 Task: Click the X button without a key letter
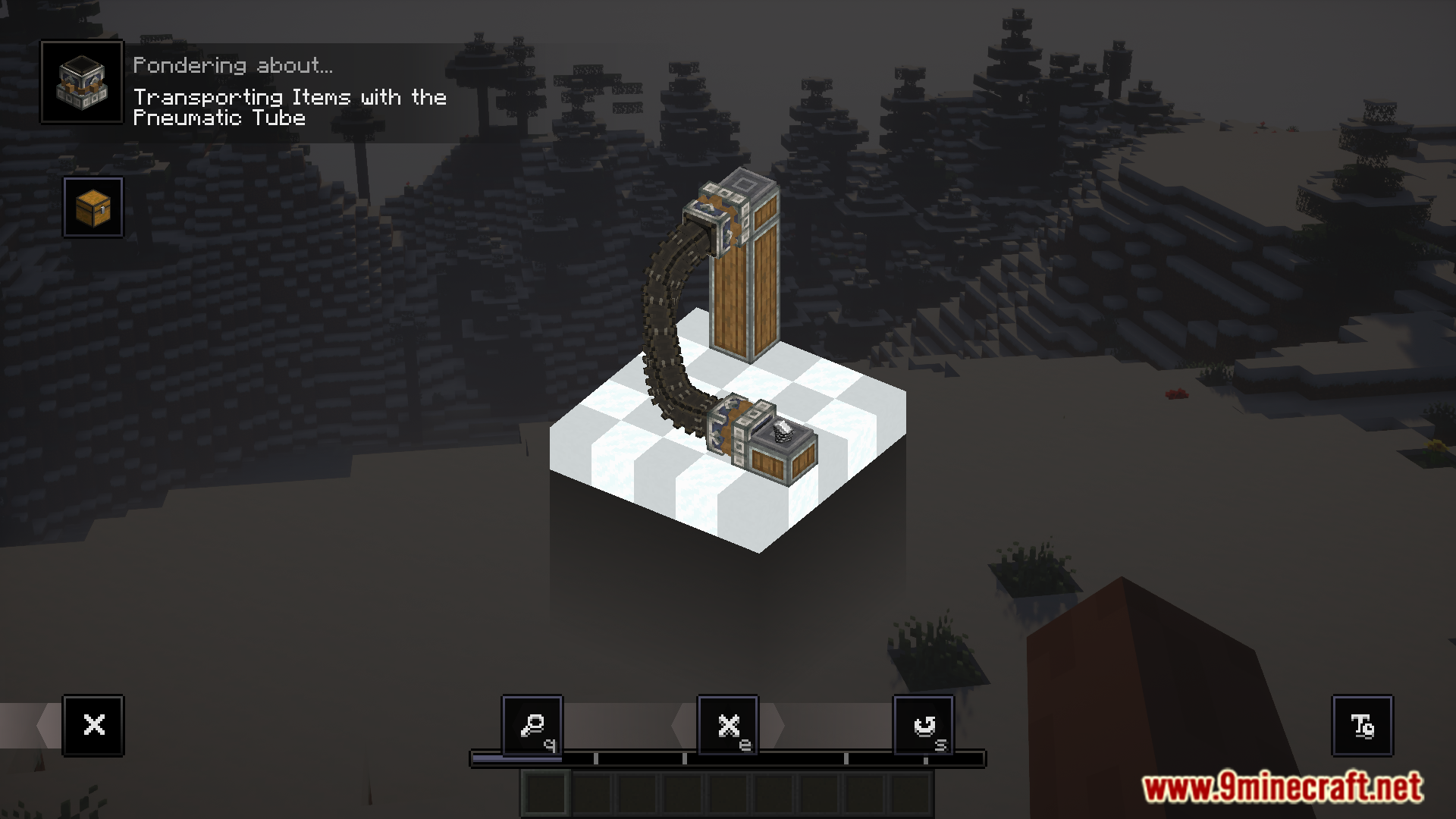tap(93, 726)
